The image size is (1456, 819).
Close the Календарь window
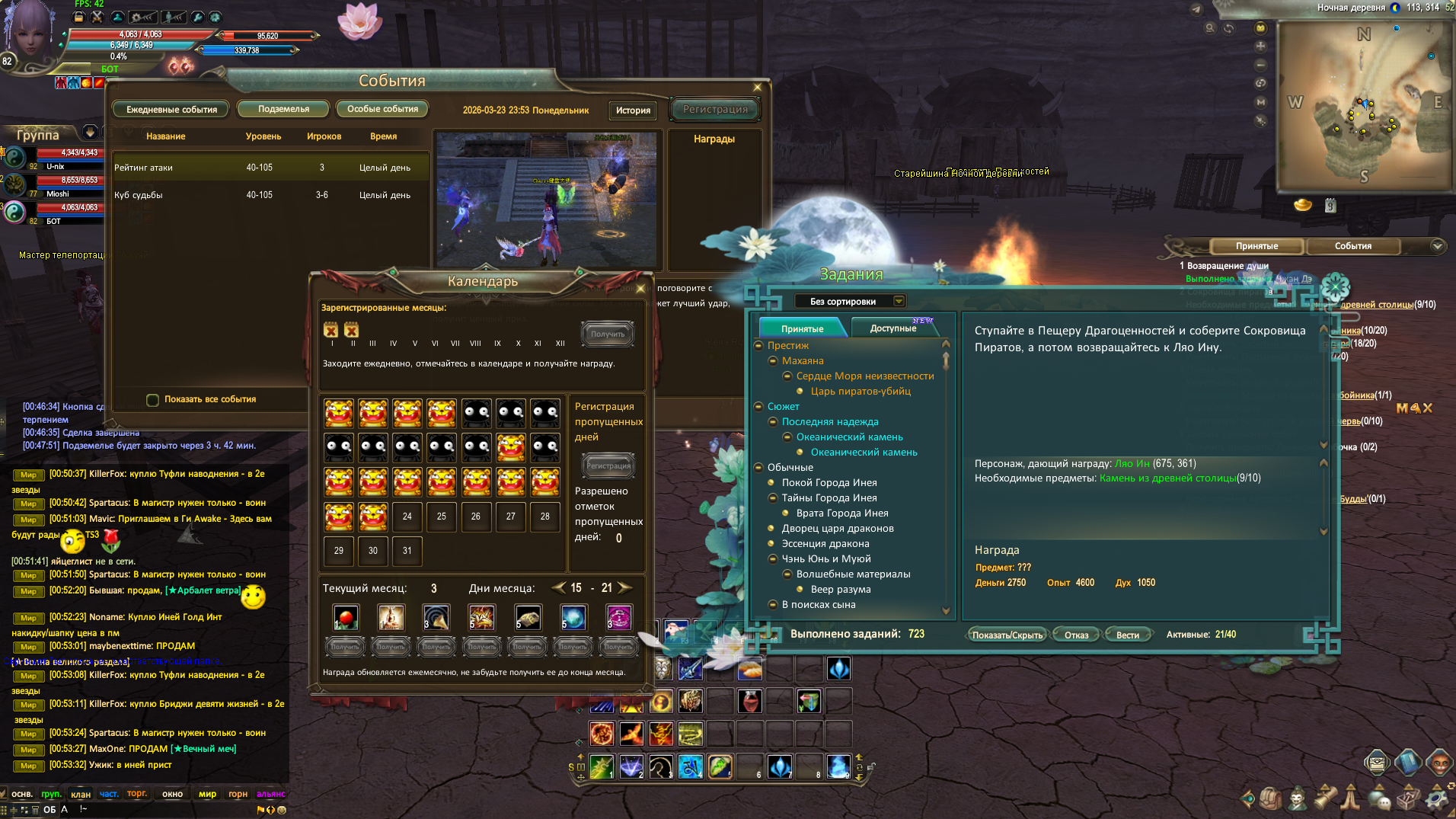point(640,289)
